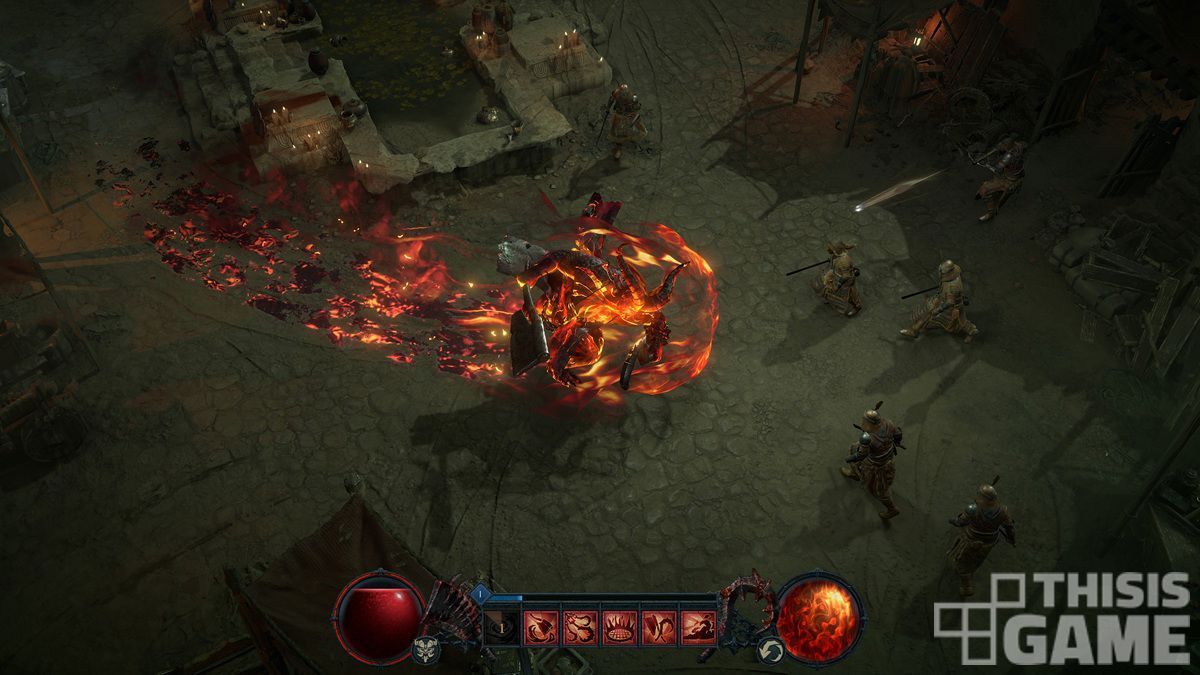The height and width of the screenshot is (675, 1200).
Task: Click the circular arrow swap button
Action: [770, 649]
